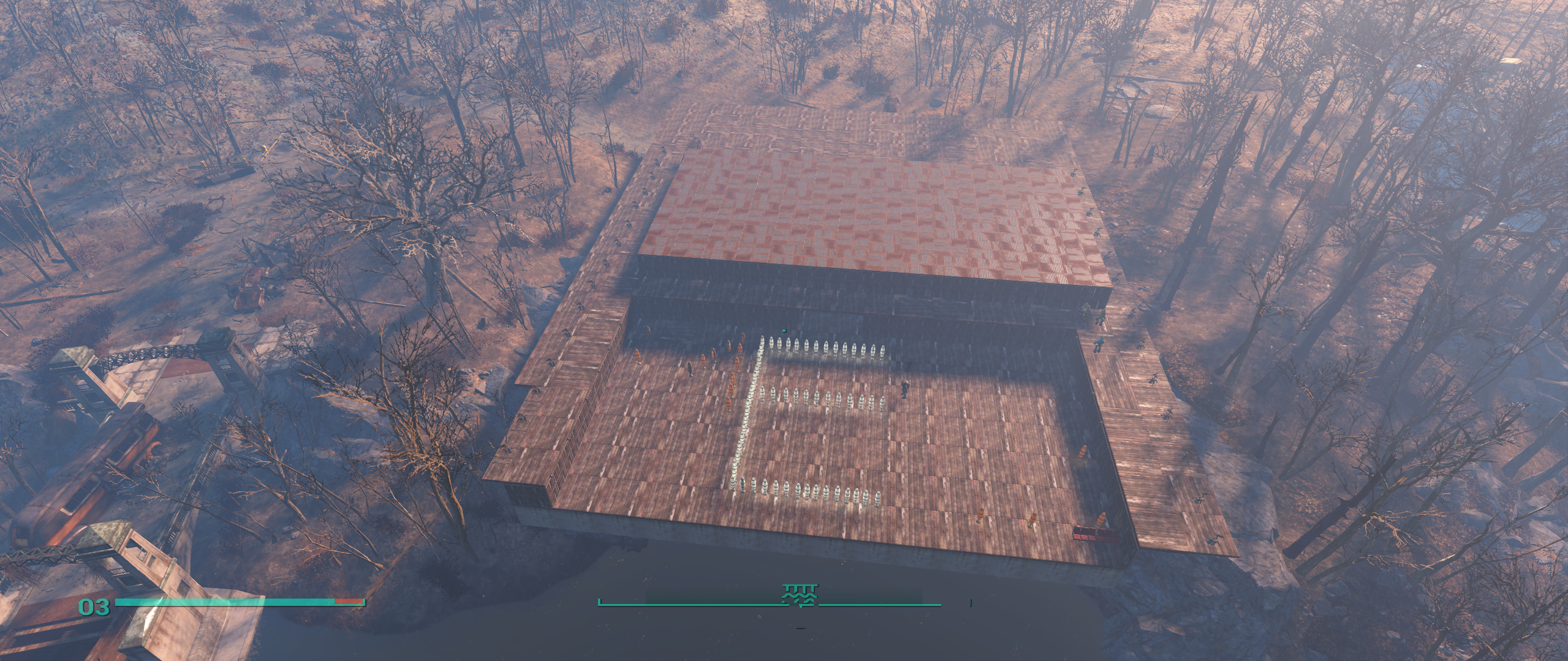Click the wavy location marker on the compass
Image resolution: width=1568 pixels, height=661 pixels.
tap(800, 595)
